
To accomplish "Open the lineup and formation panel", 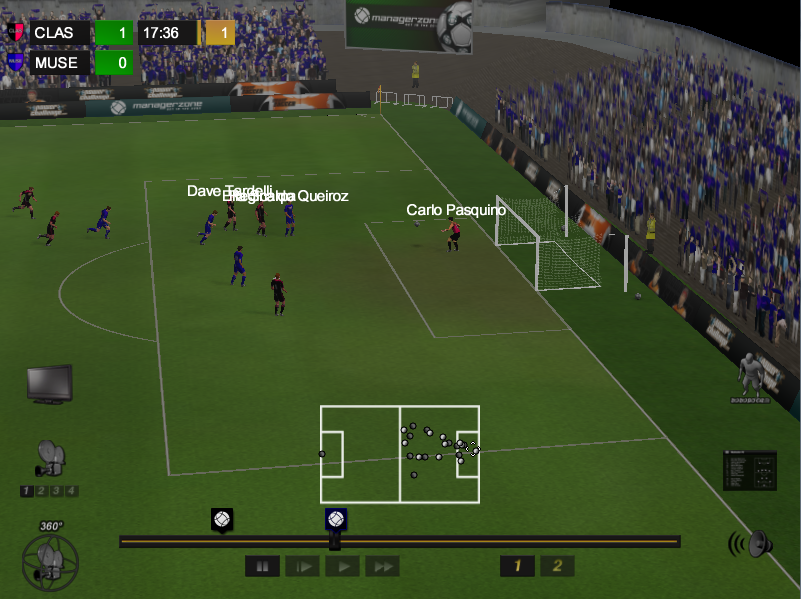I will pyautogui.click(x=750, y=470).
